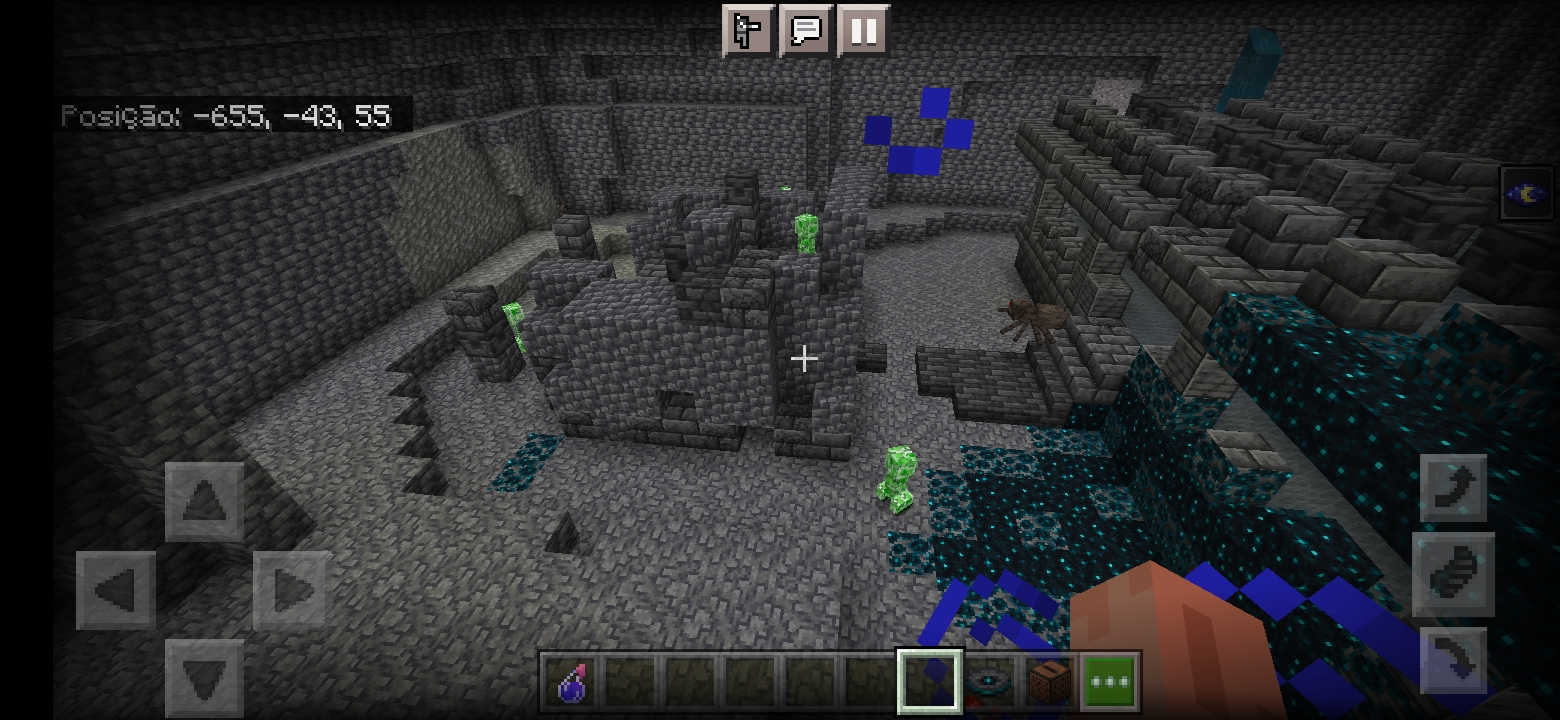The image size is (1560, 720).
Task: Pause the game
Action: pyautogui.click(x=864, y=31)
